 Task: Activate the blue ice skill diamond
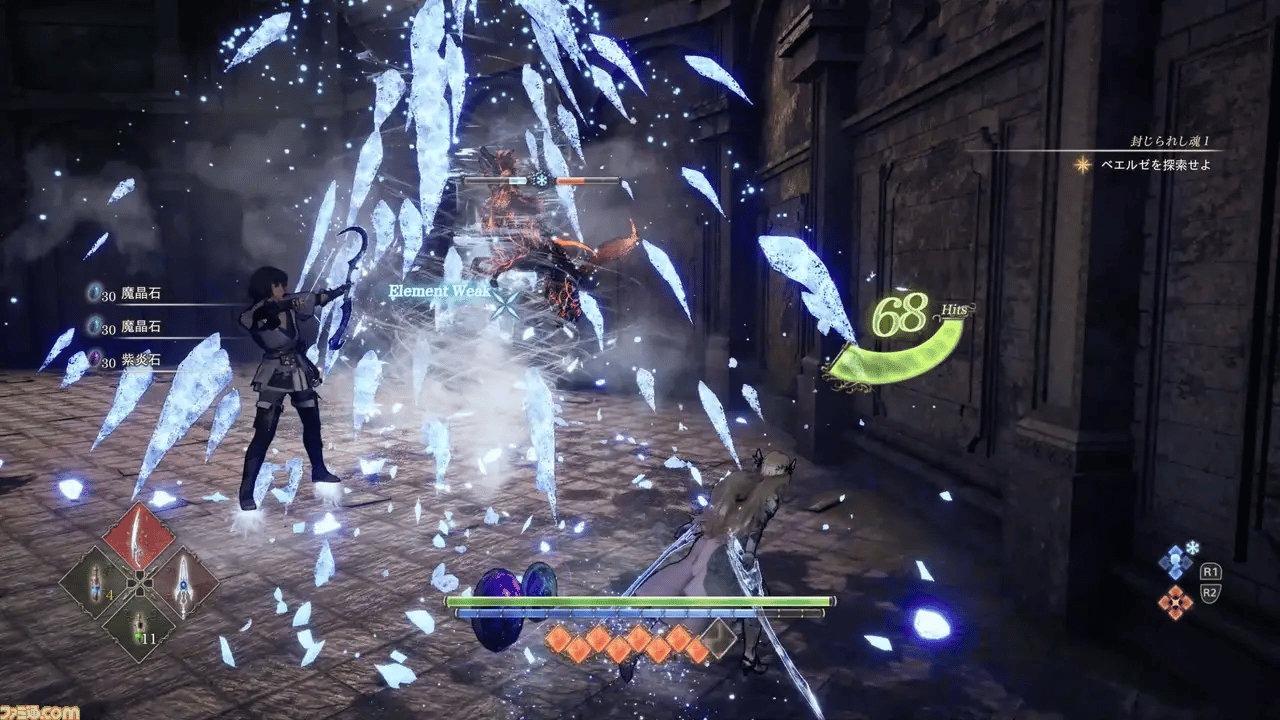point(1174,562)
